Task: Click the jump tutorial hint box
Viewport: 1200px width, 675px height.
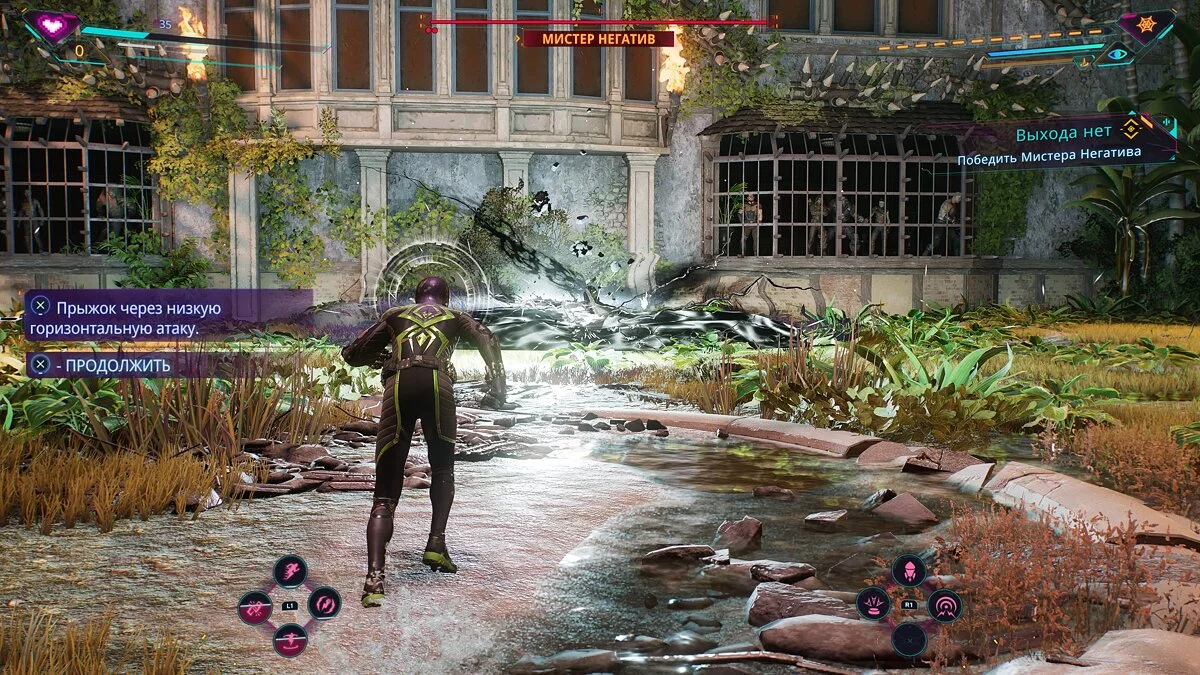Action: coord(168,316)
